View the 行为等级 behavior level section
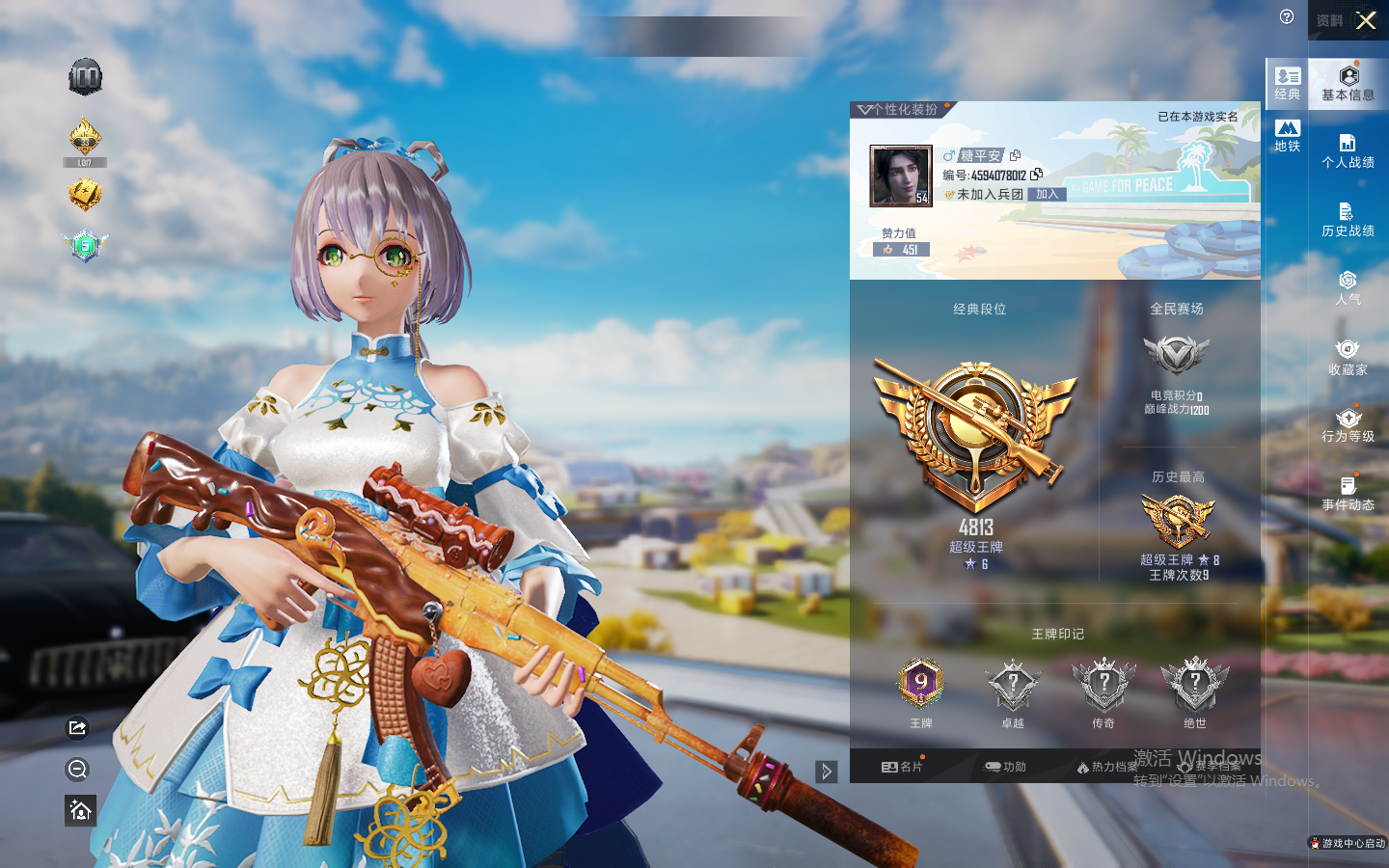The image size is (1389, 868). pyautogui.click(x=1348, y=425)
